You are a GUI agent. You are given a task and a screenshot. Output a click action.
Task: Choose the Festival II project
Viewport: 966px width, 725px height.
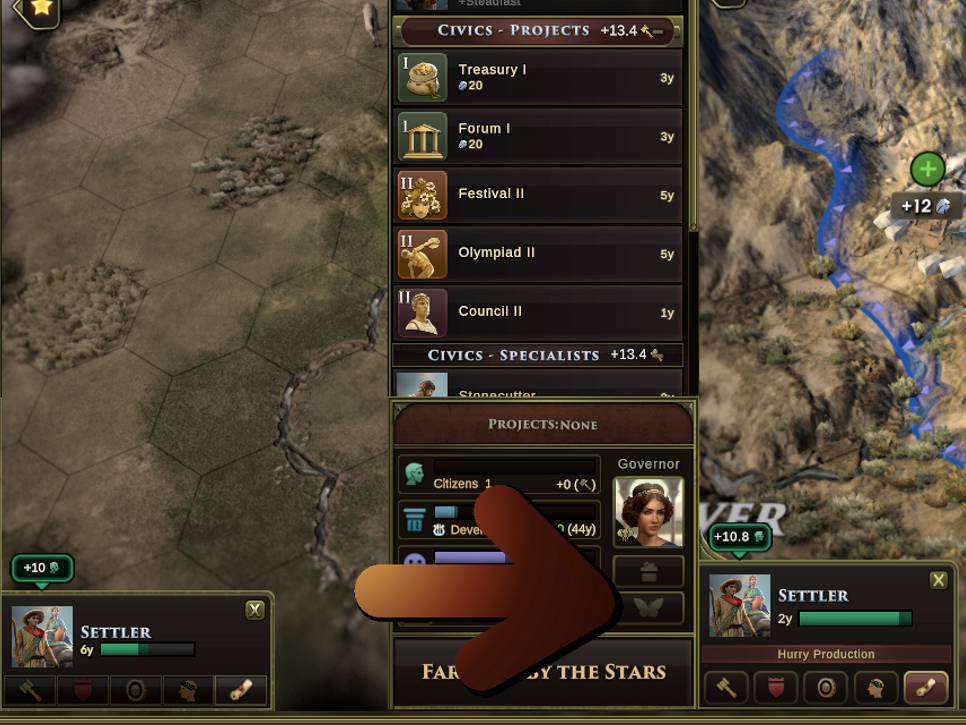point(539,195)
